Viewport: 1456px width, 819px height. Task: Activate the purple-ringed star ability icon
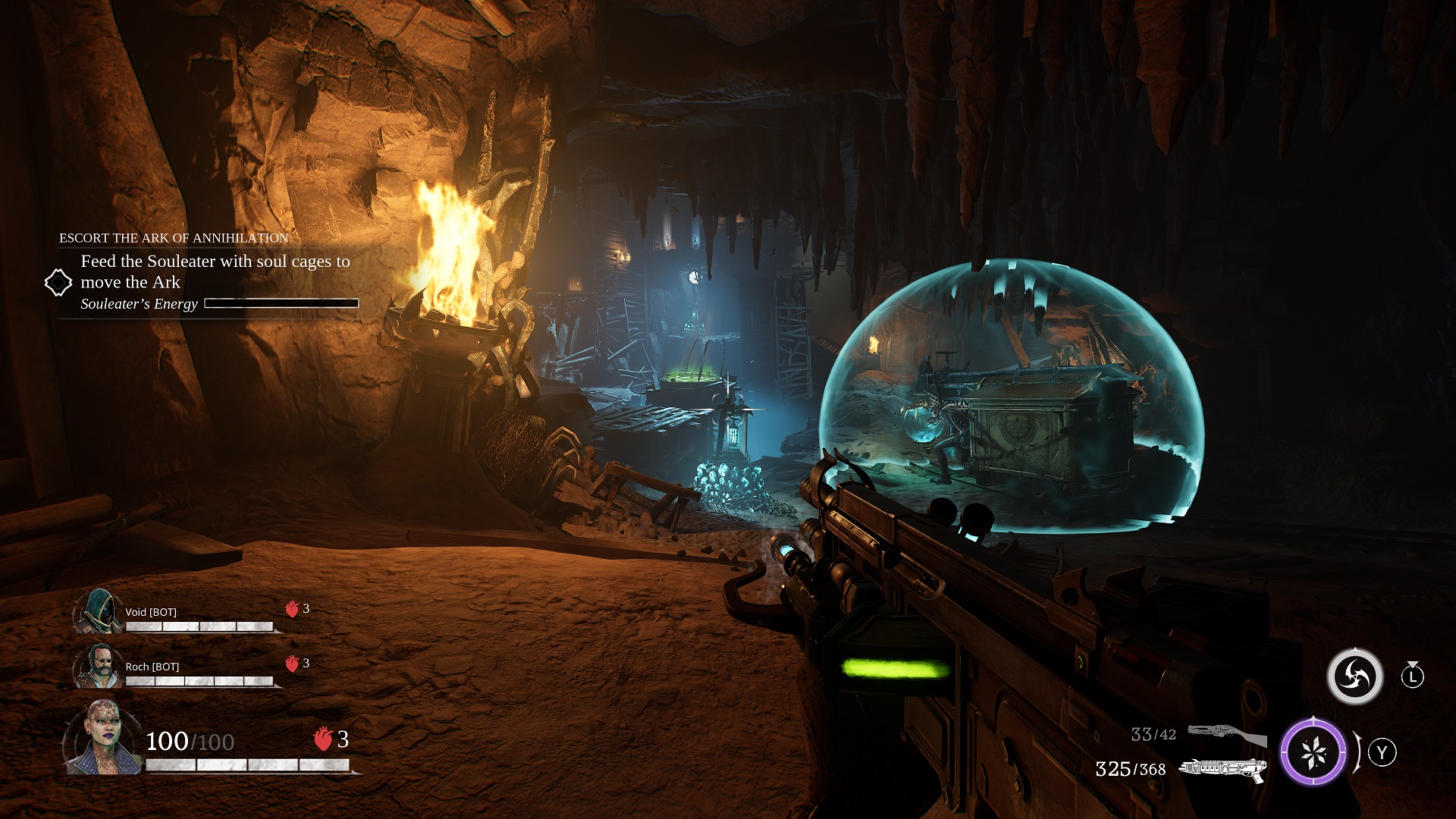(x=1313, y=752)
